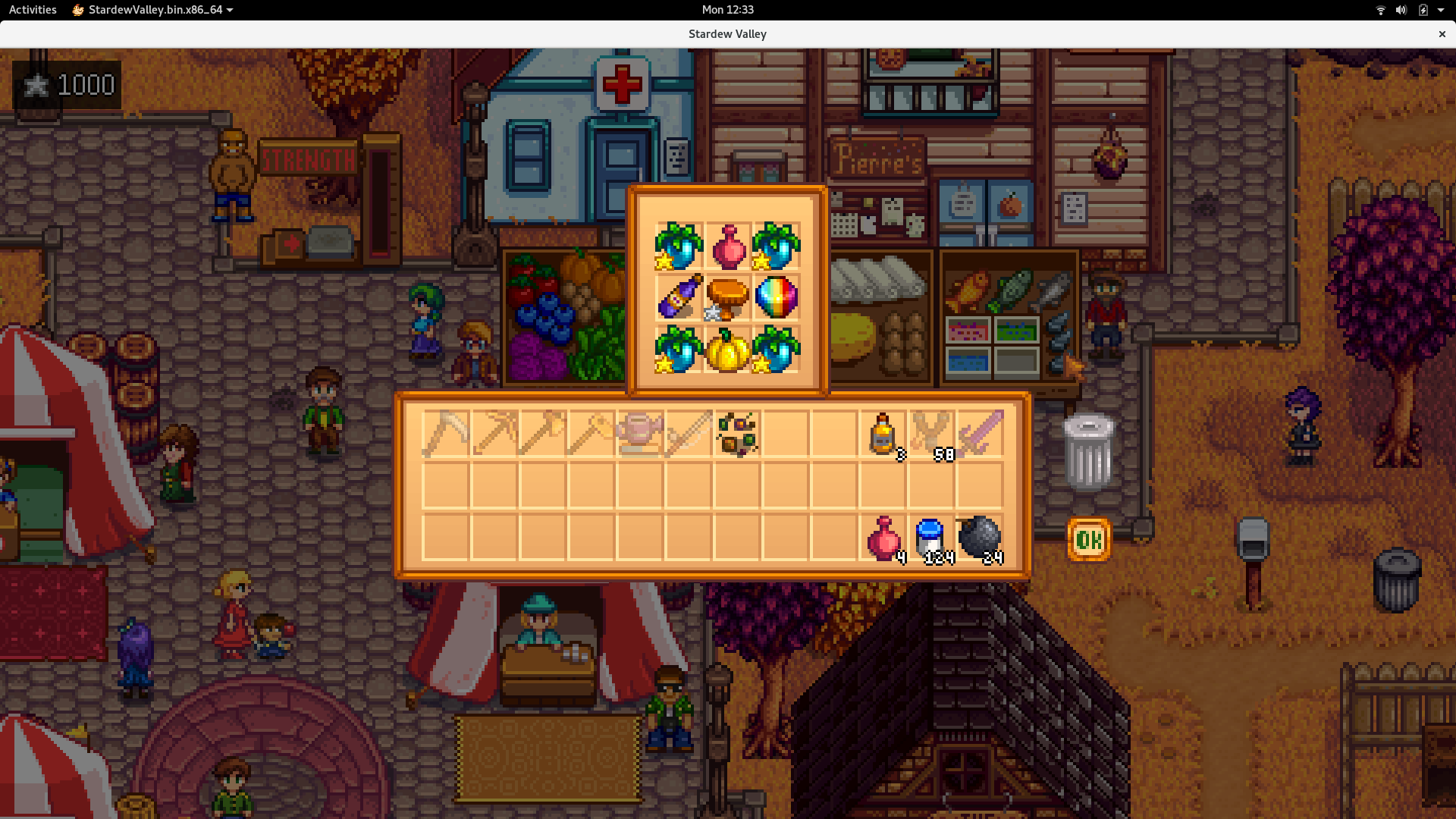Pick the pink potion stack of 4
Viewport: 1456px width, 819px height.
click(883, 538)
